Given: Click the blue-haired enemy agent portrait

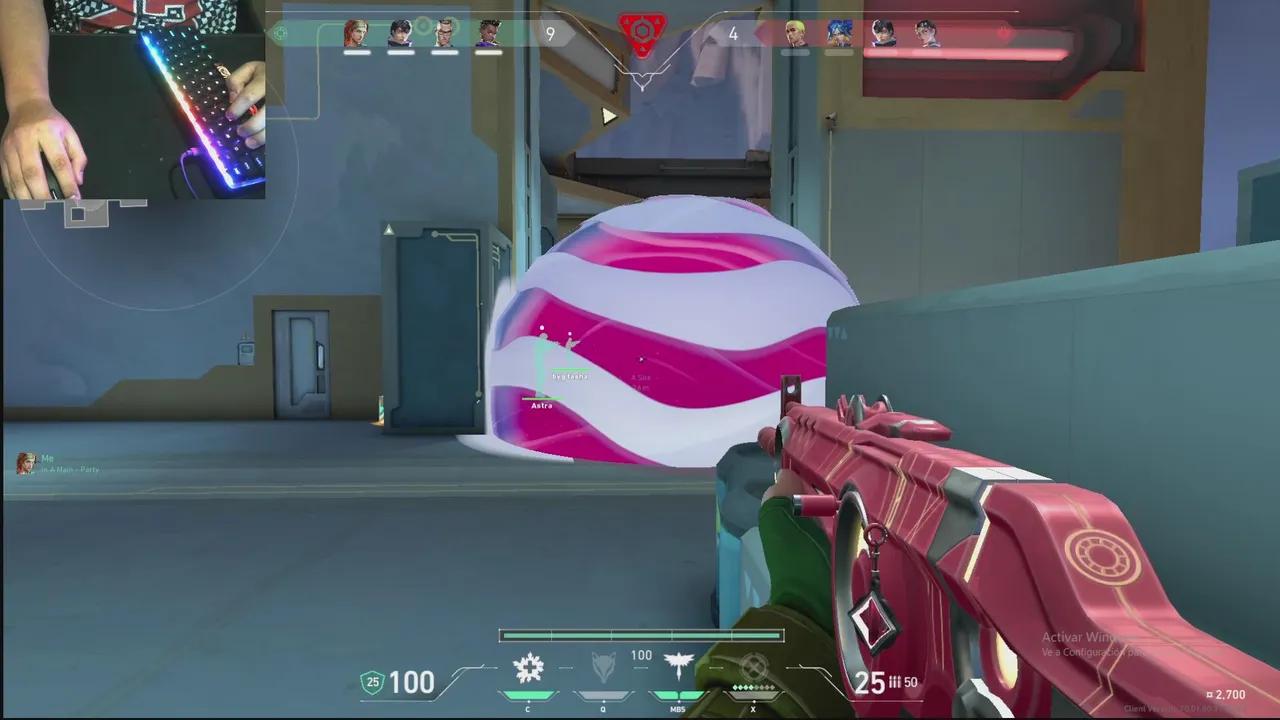Looking at the screenshot, I should pyautogui.click(x=838, y=33).
